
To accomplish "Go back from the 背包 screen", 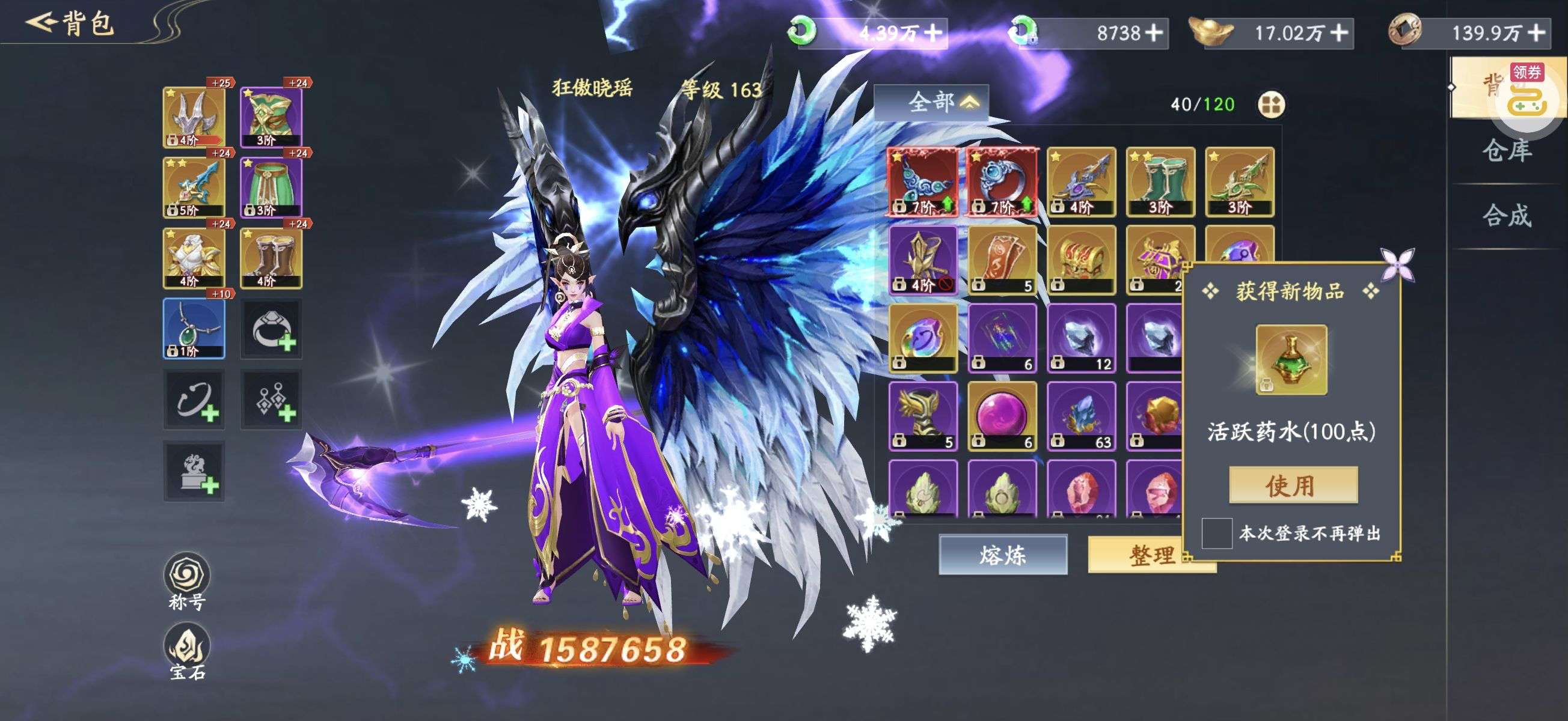I will (x=43, y=23).
